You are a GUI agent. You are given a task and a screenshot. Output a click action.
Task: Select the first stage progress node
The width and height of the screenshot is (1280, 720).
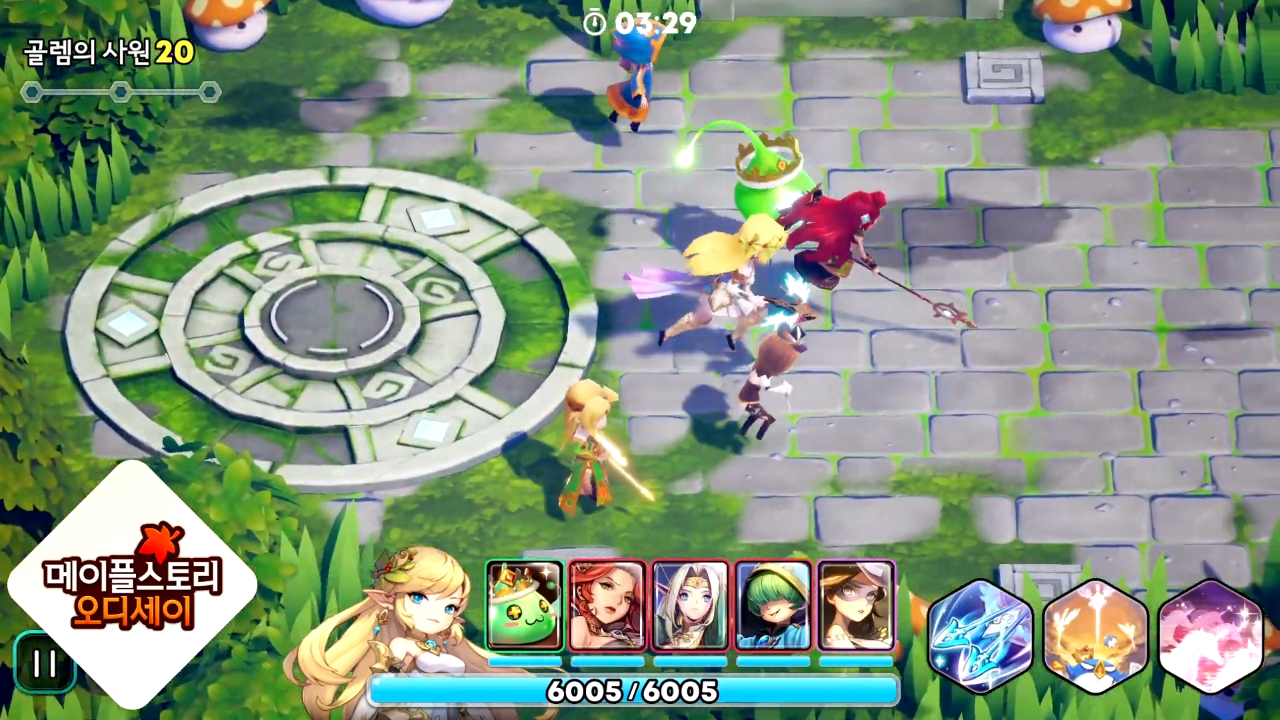click(x=30, y=92)
